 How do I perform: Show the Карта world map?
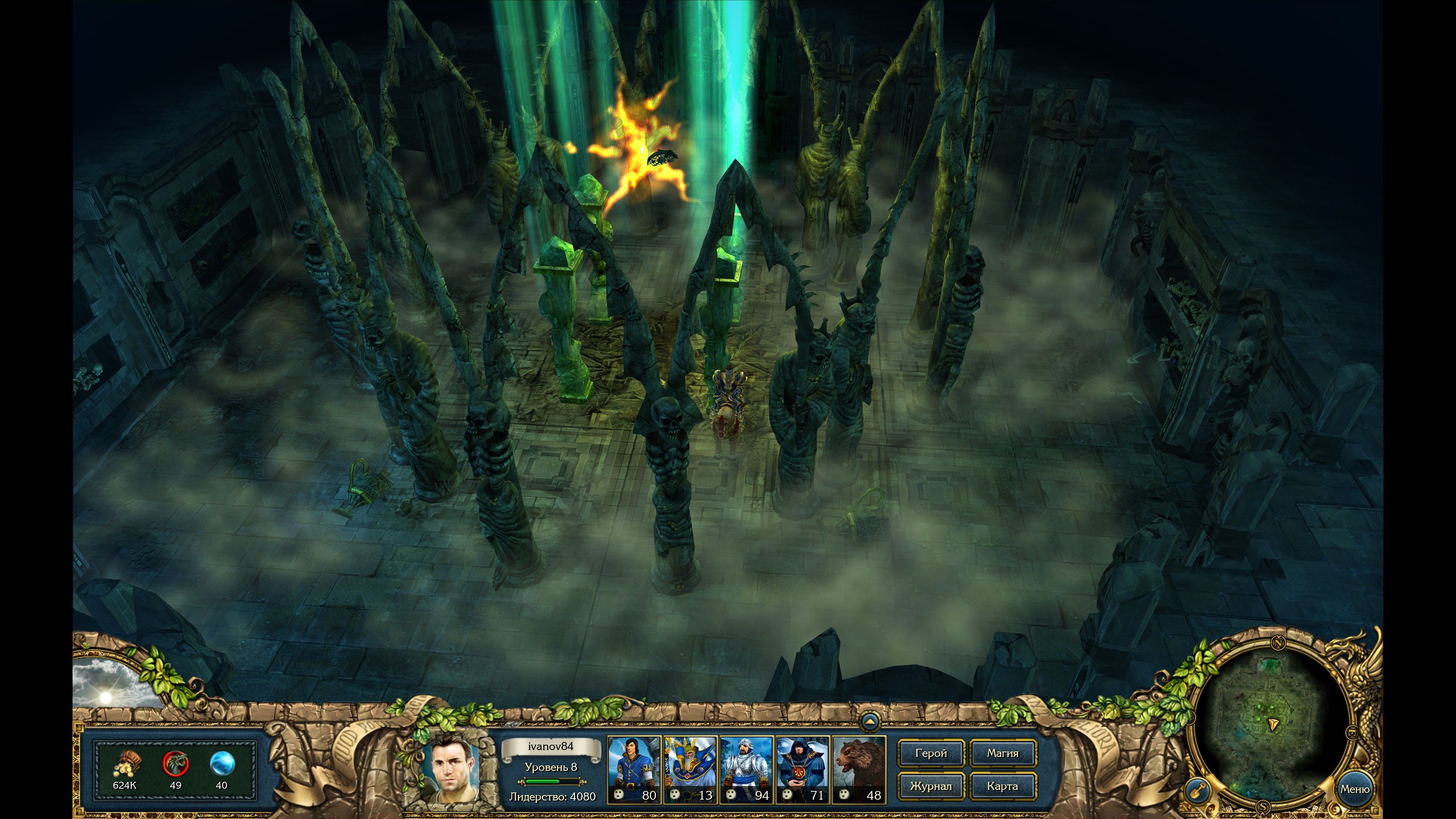1003,786
